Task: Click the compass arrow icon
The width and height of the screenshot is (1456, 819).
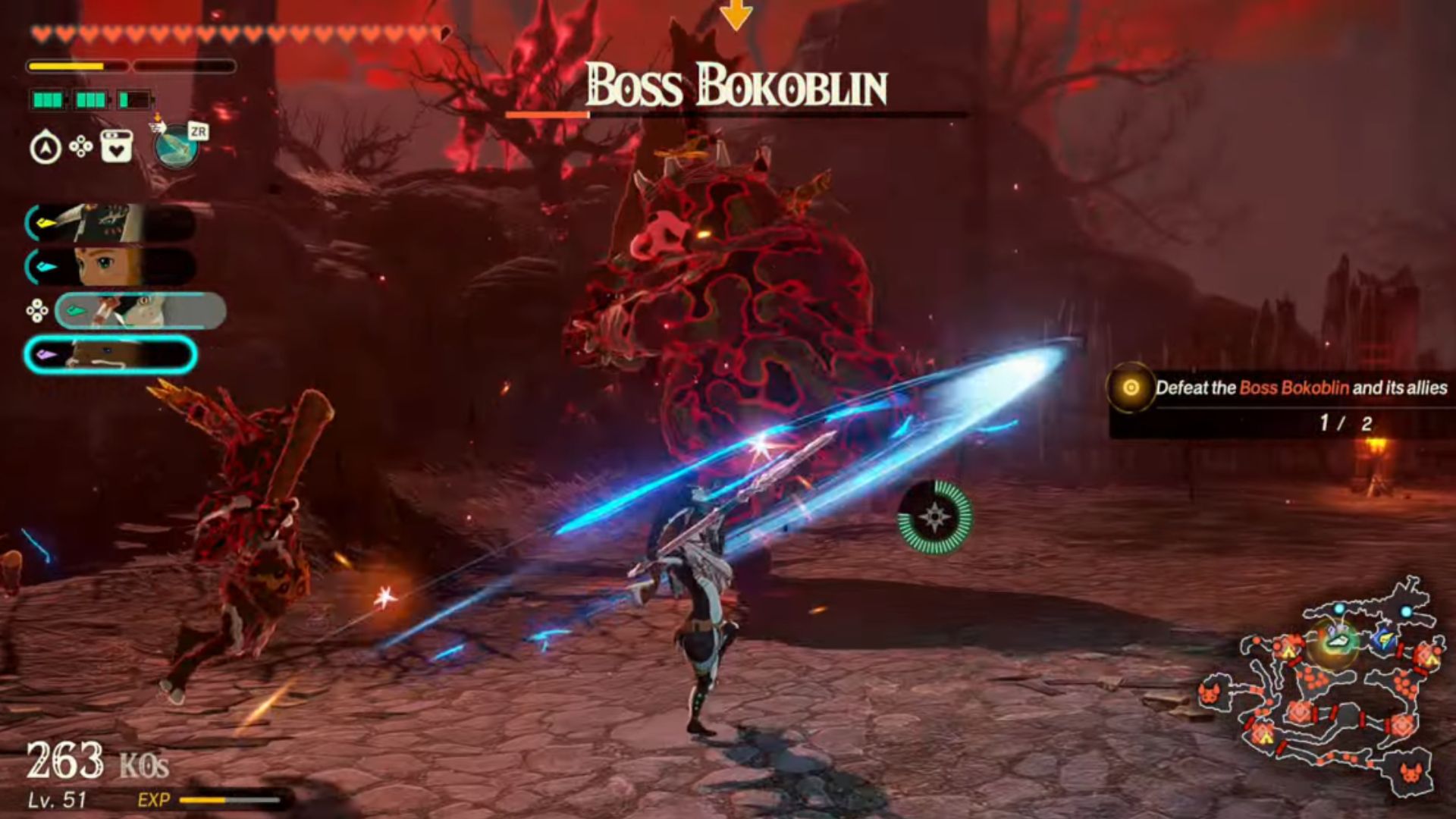Action: pos(45,147)
